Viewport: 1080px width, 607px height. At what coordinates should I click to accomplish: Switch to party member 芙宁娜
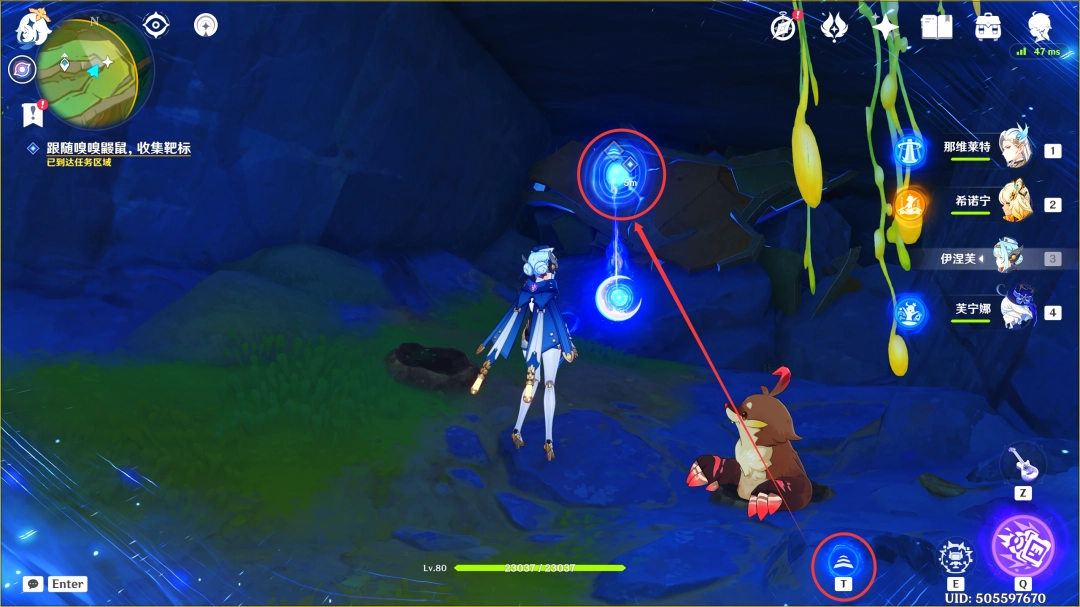(x=1012, y=311)
